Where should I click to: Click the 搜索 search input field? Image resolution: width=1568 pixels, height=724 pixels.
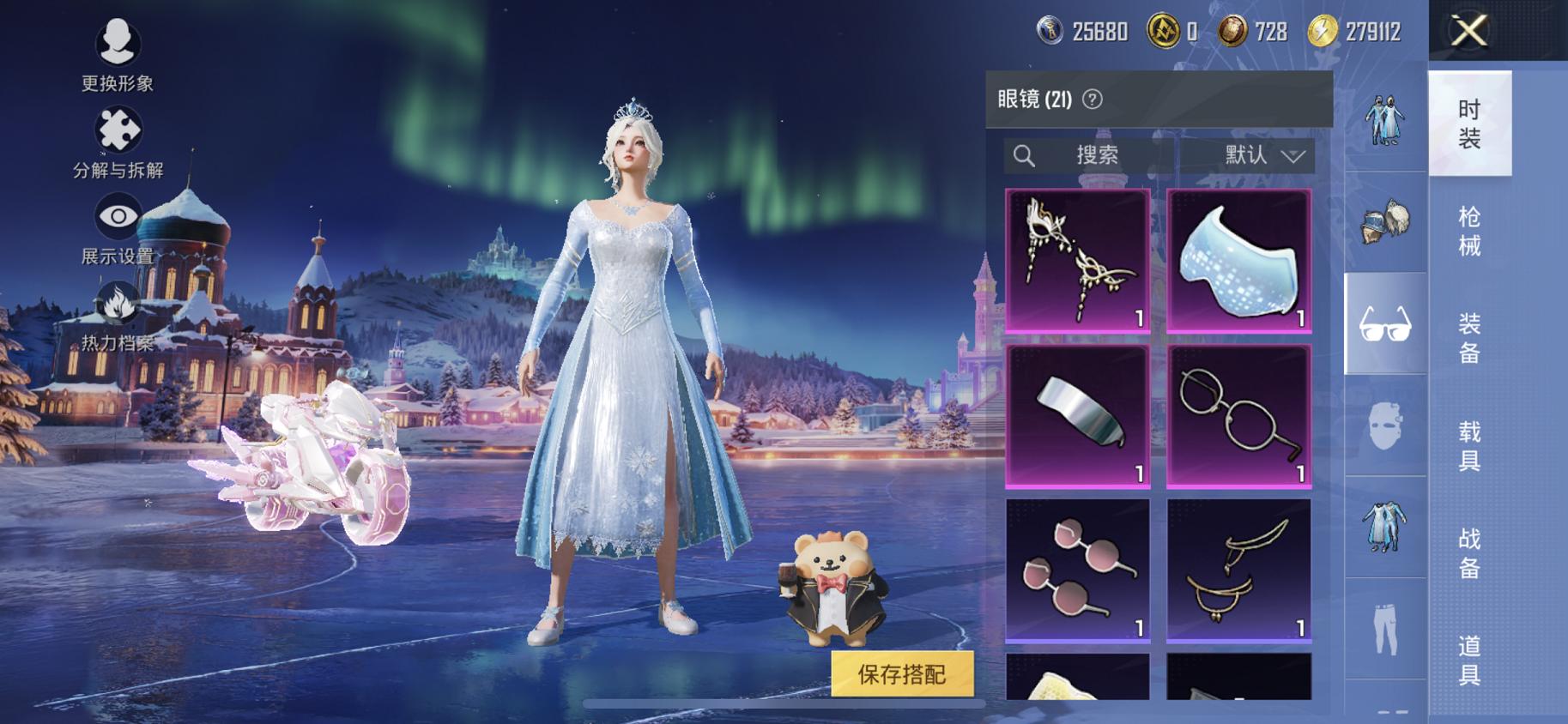1099,155
